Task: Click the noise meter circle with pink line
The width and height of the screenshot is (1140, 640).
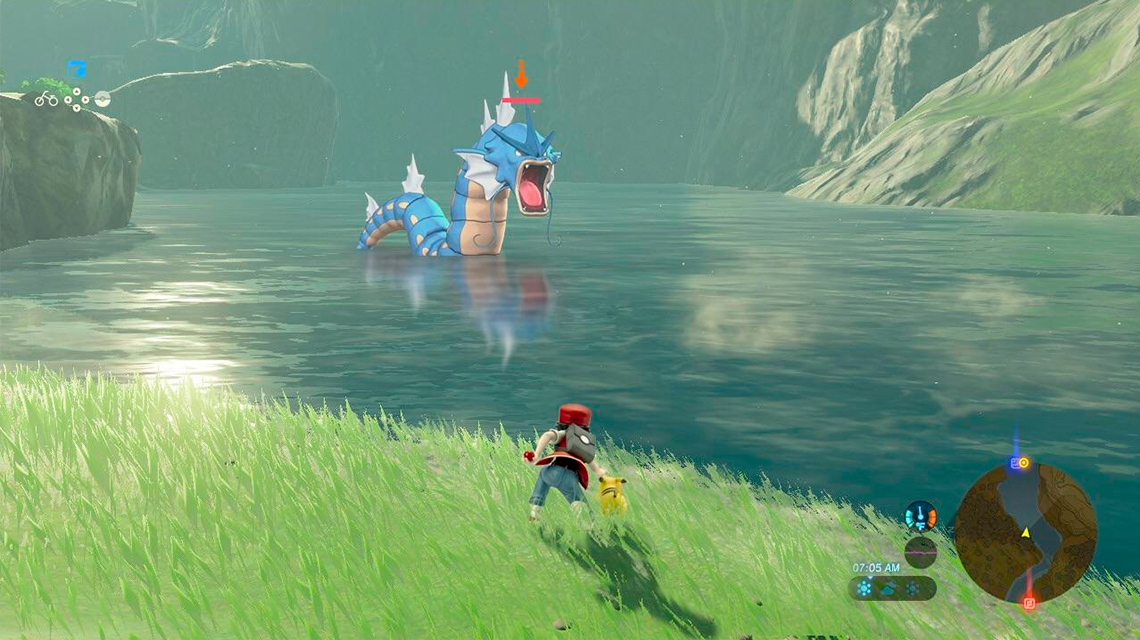Action: click(920, 552)
